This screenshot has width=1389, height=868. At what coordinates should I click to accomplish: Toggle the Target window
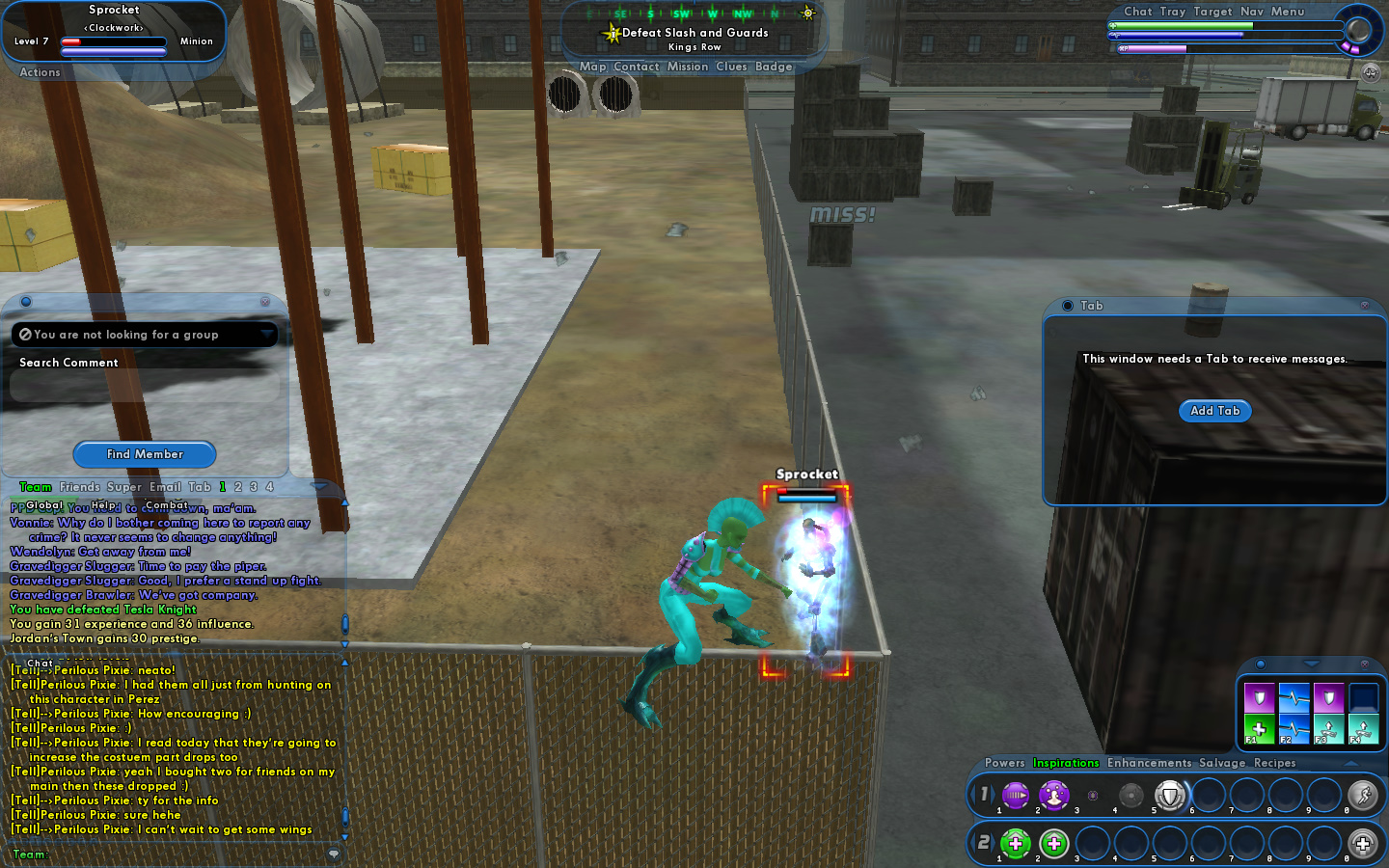1212,12
